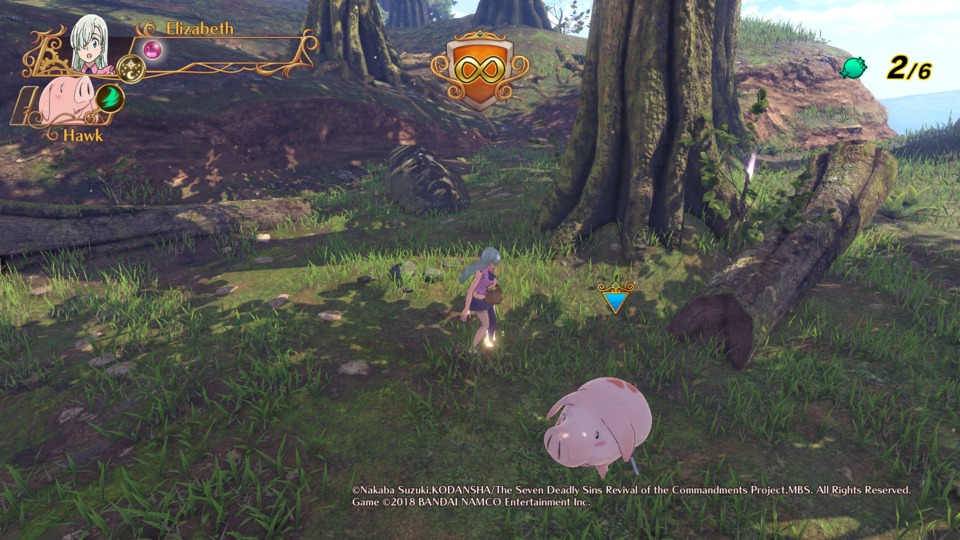Click the infinity shield emblem
The width and height of the screenshot is (960, 540).
[479, 72]
